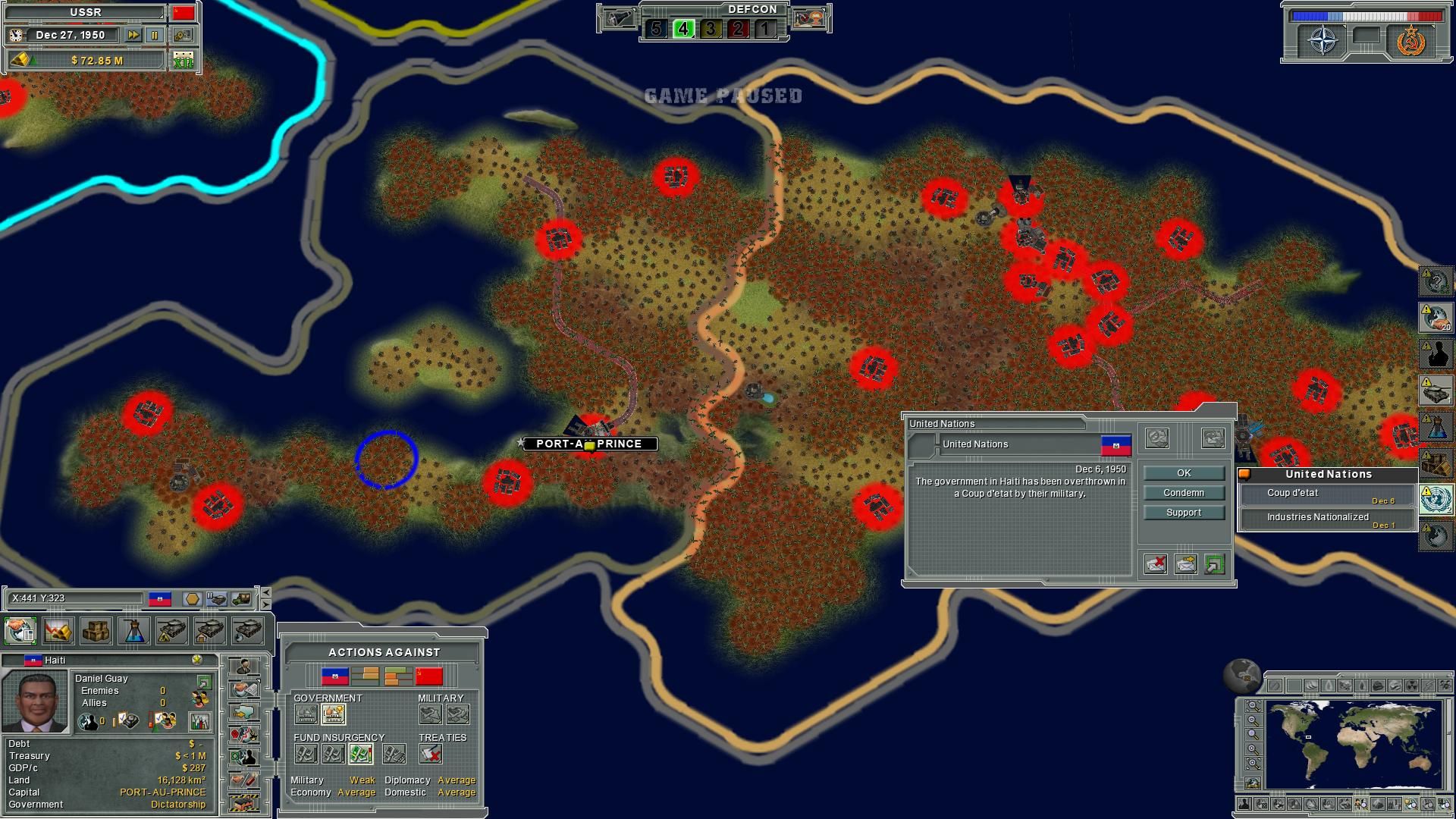Select the second Fund Insurgency funding level
The image size is (1456, 819).
coord(333,754)
